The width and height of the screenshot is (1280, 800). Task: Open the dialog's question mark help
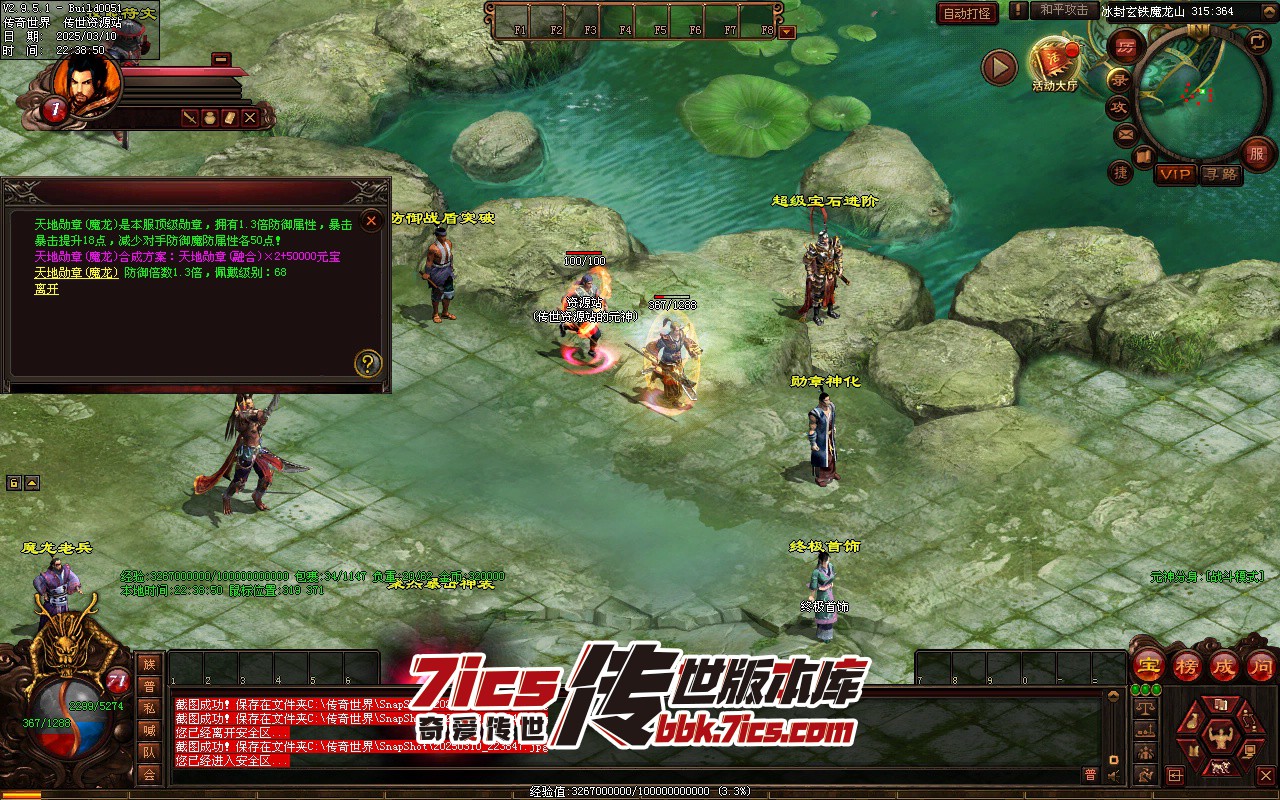pyautogui.click(x=368, y=363)
